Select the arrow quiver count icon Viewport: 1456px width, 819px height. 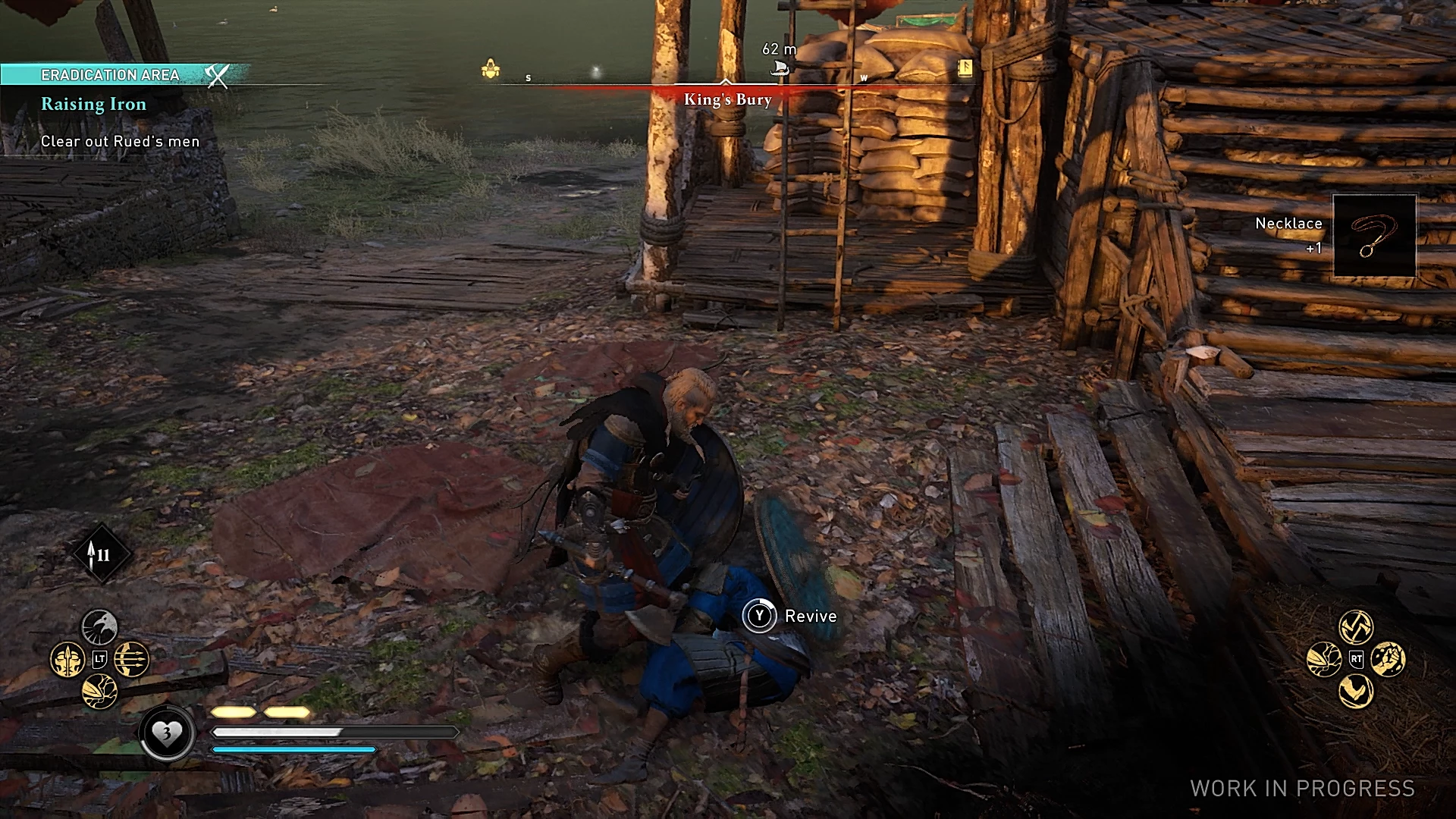pos(101,554)
